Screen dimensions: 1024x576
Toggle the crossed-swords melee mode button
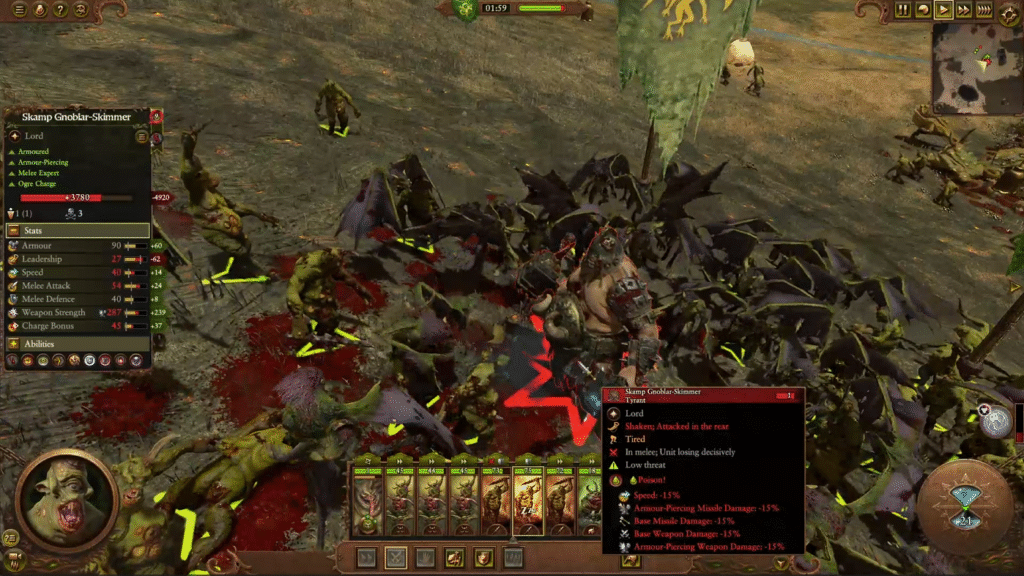pos(396,557)
